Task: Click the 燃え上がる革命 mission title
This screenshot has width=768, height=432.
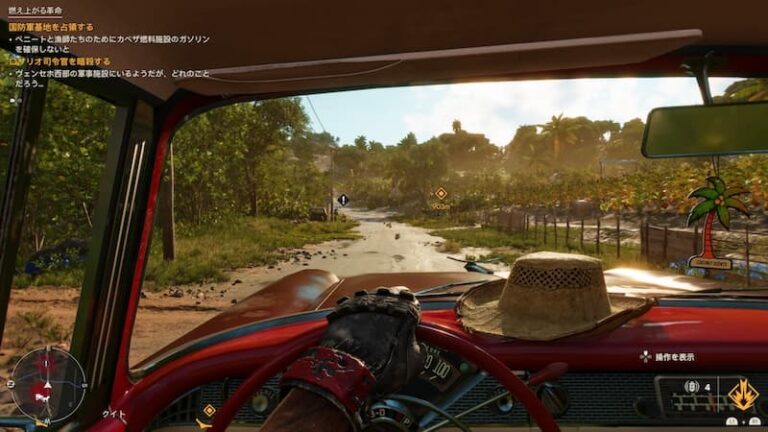Action: (x=38, y=11)
